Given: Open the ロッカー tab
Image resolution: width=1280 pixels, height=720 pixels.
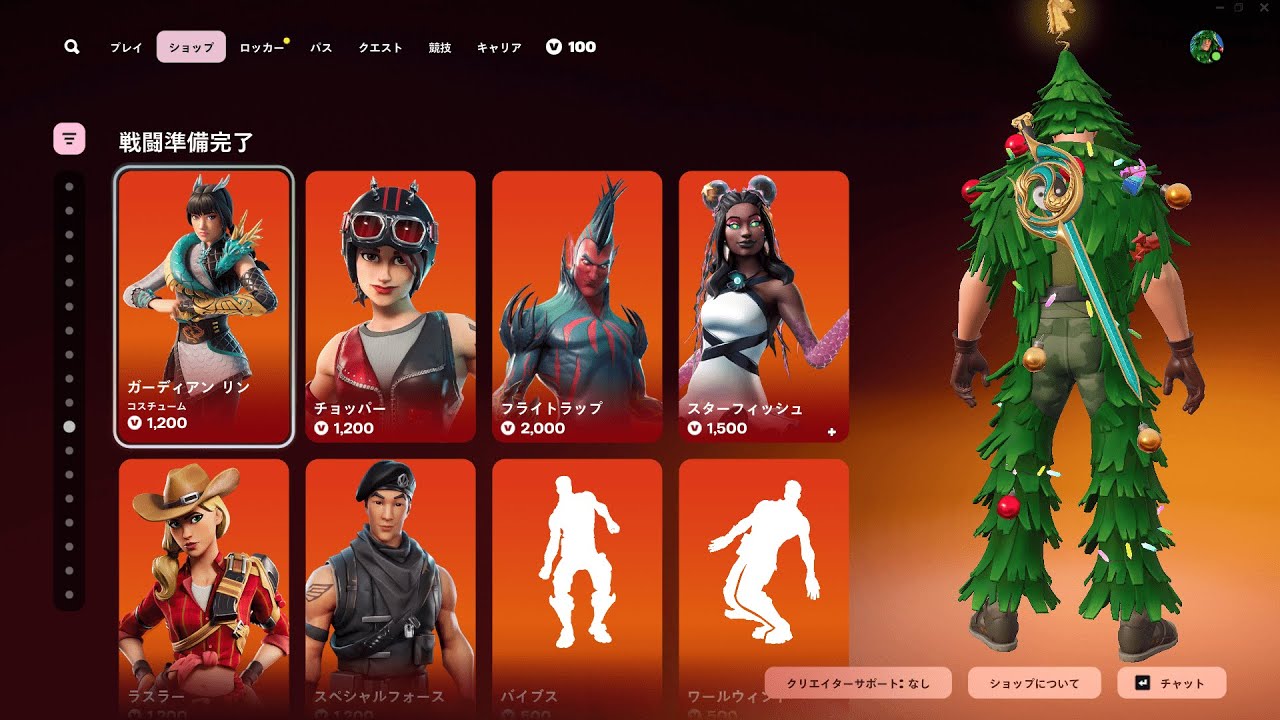Looking at the screenshot, I should pos(261,47).
